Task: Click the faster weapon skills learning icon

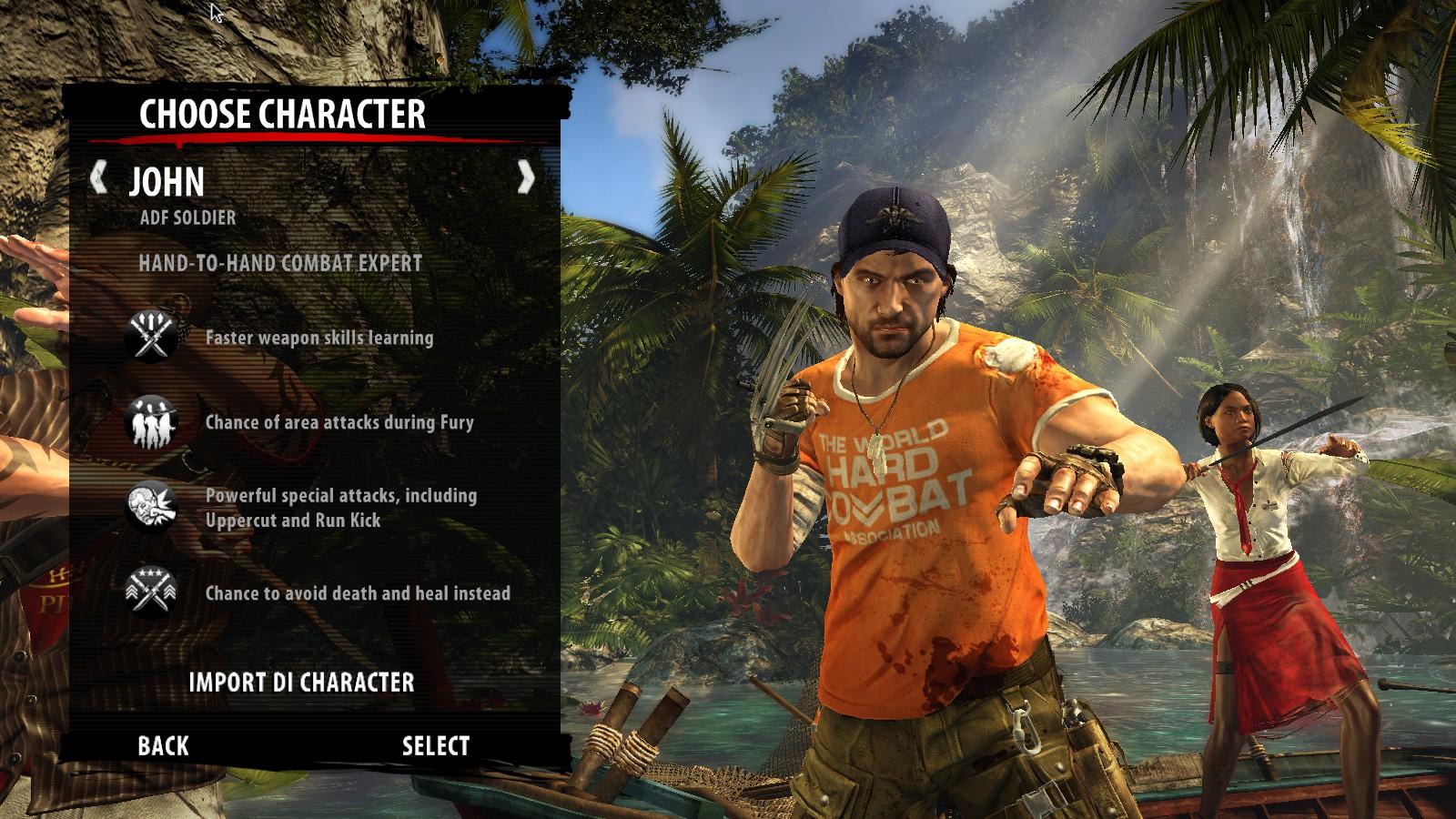Action: tap(150, 335)
